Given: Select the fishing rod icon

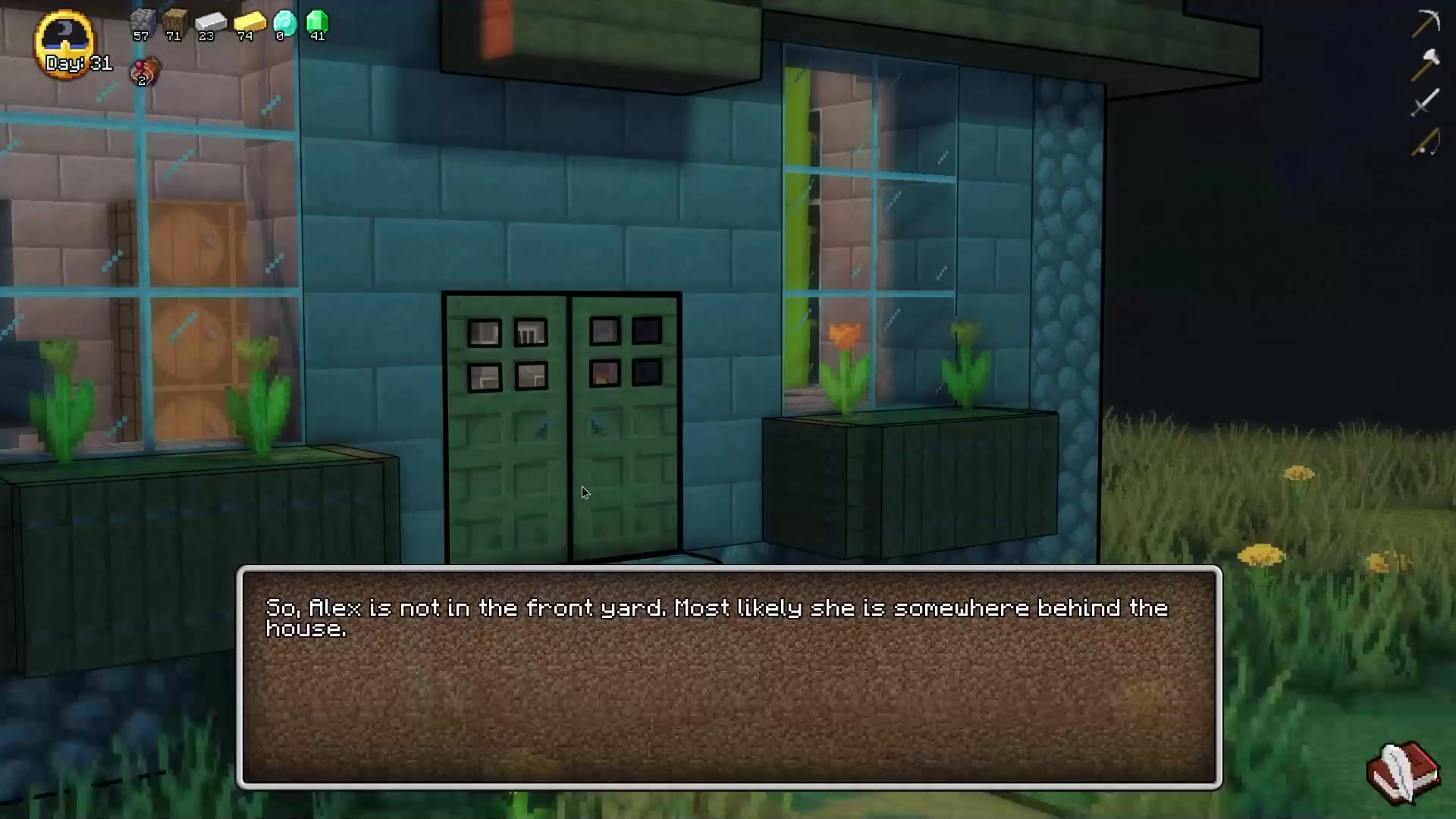Looking at the screenshot, I should (1425, 142).
